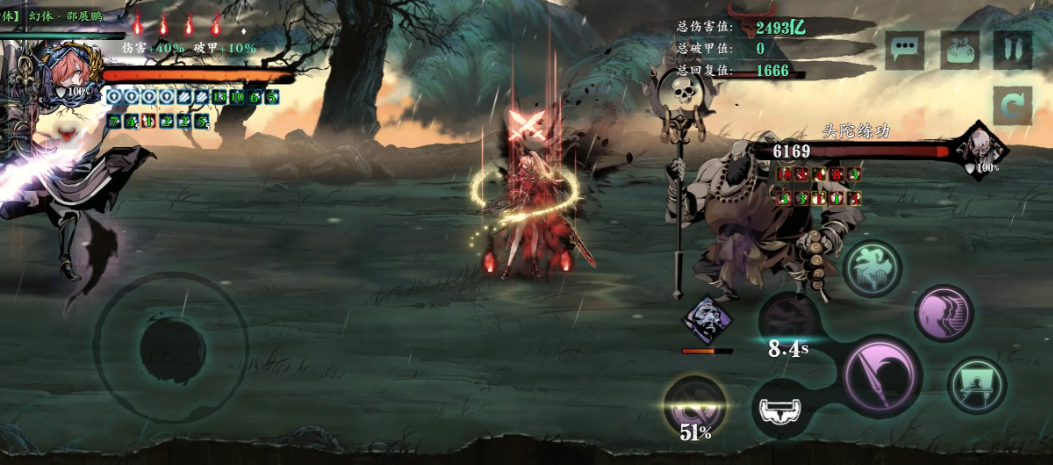The image size is (1053, 465).
Task: Select the purple bearded face diamond icon
Action: coord(707,320)
